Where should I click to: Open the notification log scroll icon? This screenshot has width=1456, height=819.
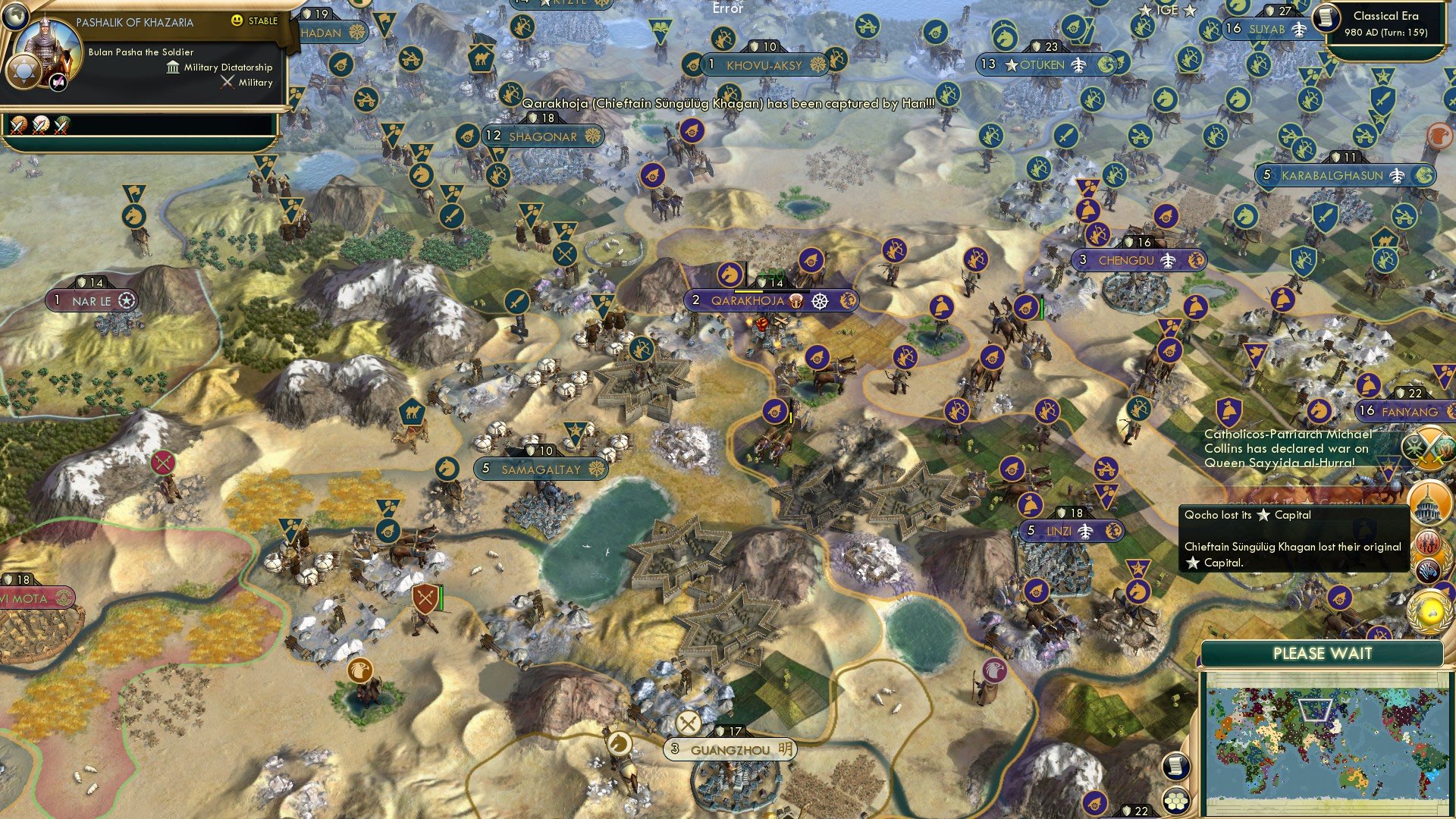tap(1175, 765)
